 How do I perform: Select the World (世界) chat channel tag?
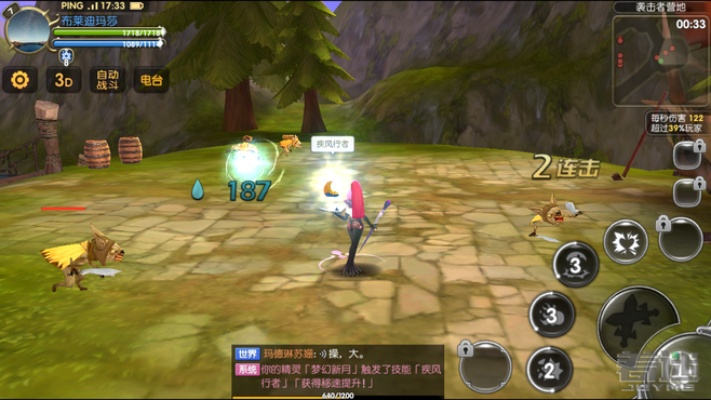pos(247,353)
